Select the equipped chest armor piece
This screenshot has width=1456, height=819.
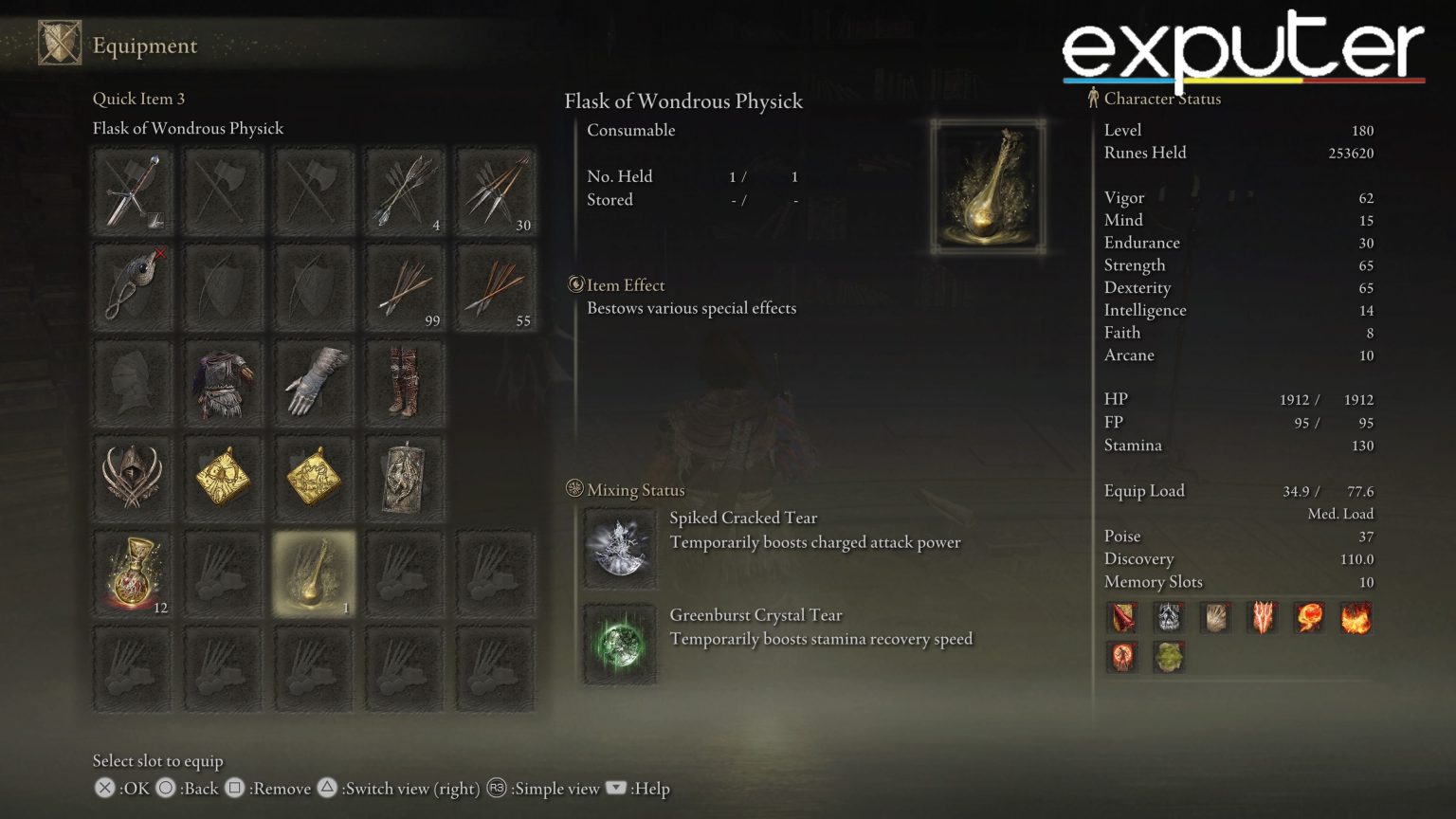pos(223,382)
